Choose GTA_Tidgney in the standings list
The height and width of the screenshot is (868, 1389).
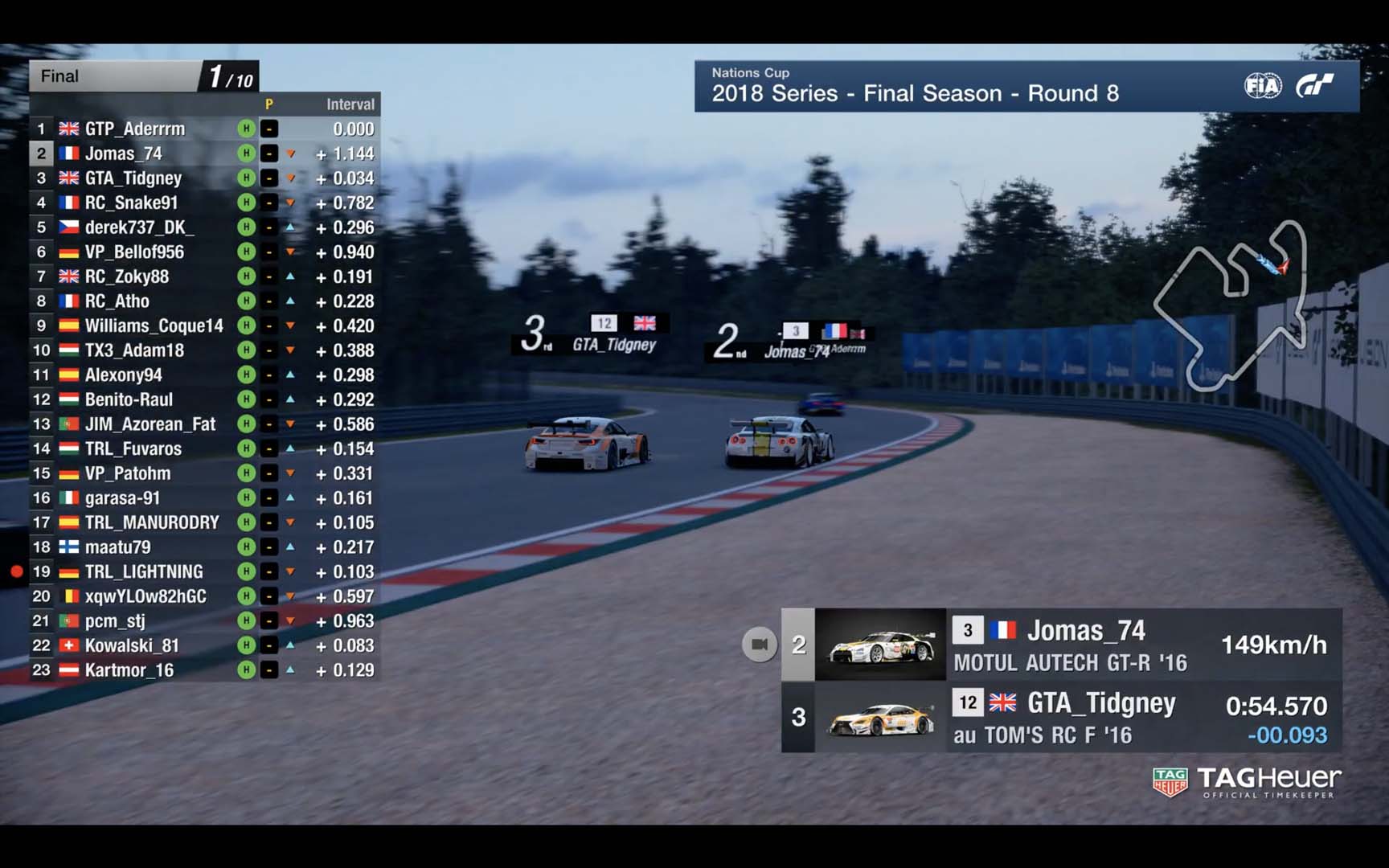tap(133, 178)
